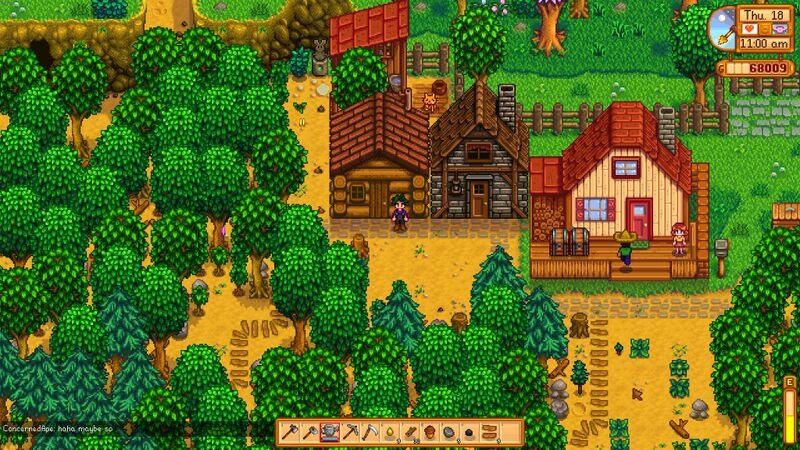Choose the watering can slot
This screenshot has width=800, height=450.
click(329, 432)
